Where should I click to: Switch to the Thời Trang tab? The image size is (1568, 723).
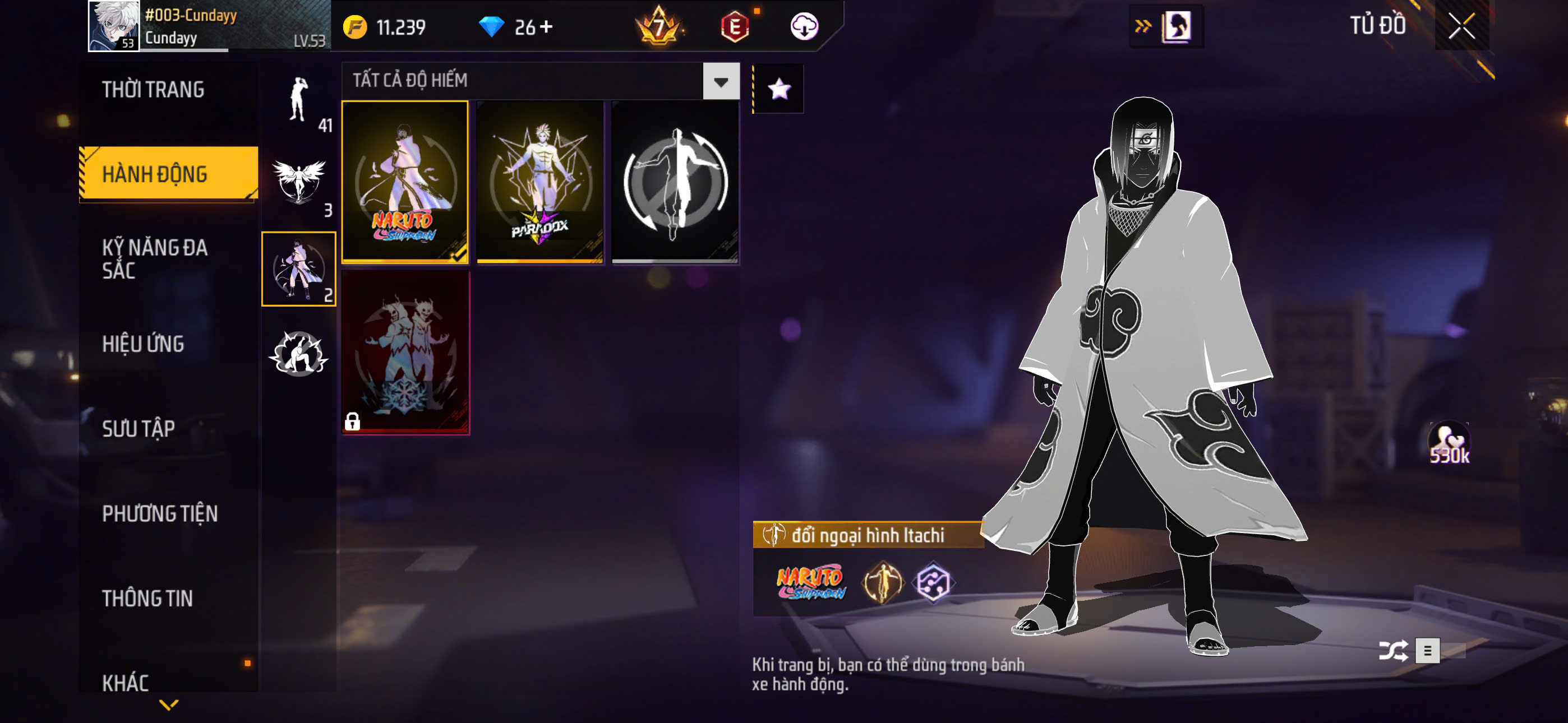153,90
